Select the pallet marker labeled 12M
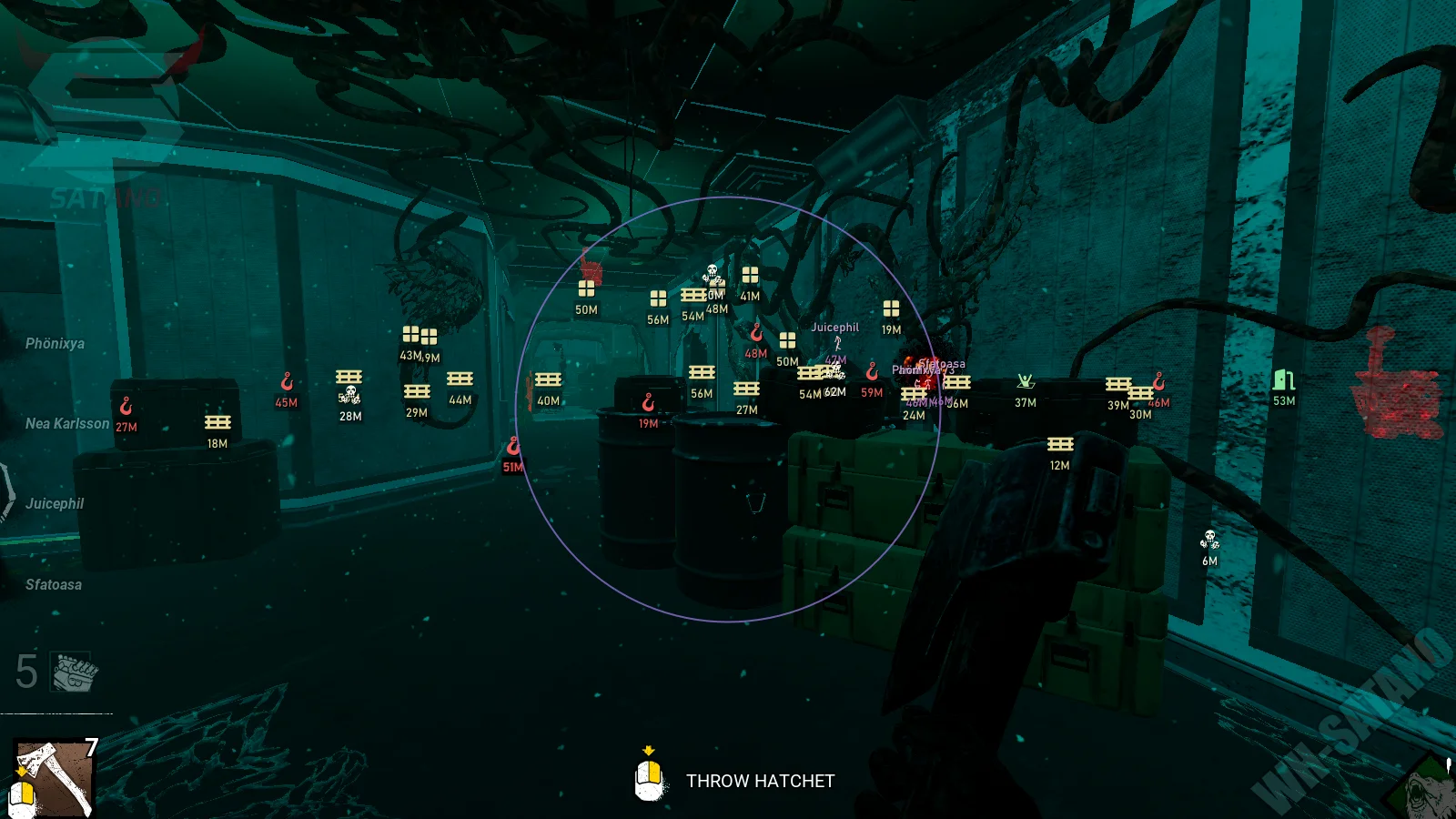This screenshot has height=819, width=1456. coord(1060,444)
